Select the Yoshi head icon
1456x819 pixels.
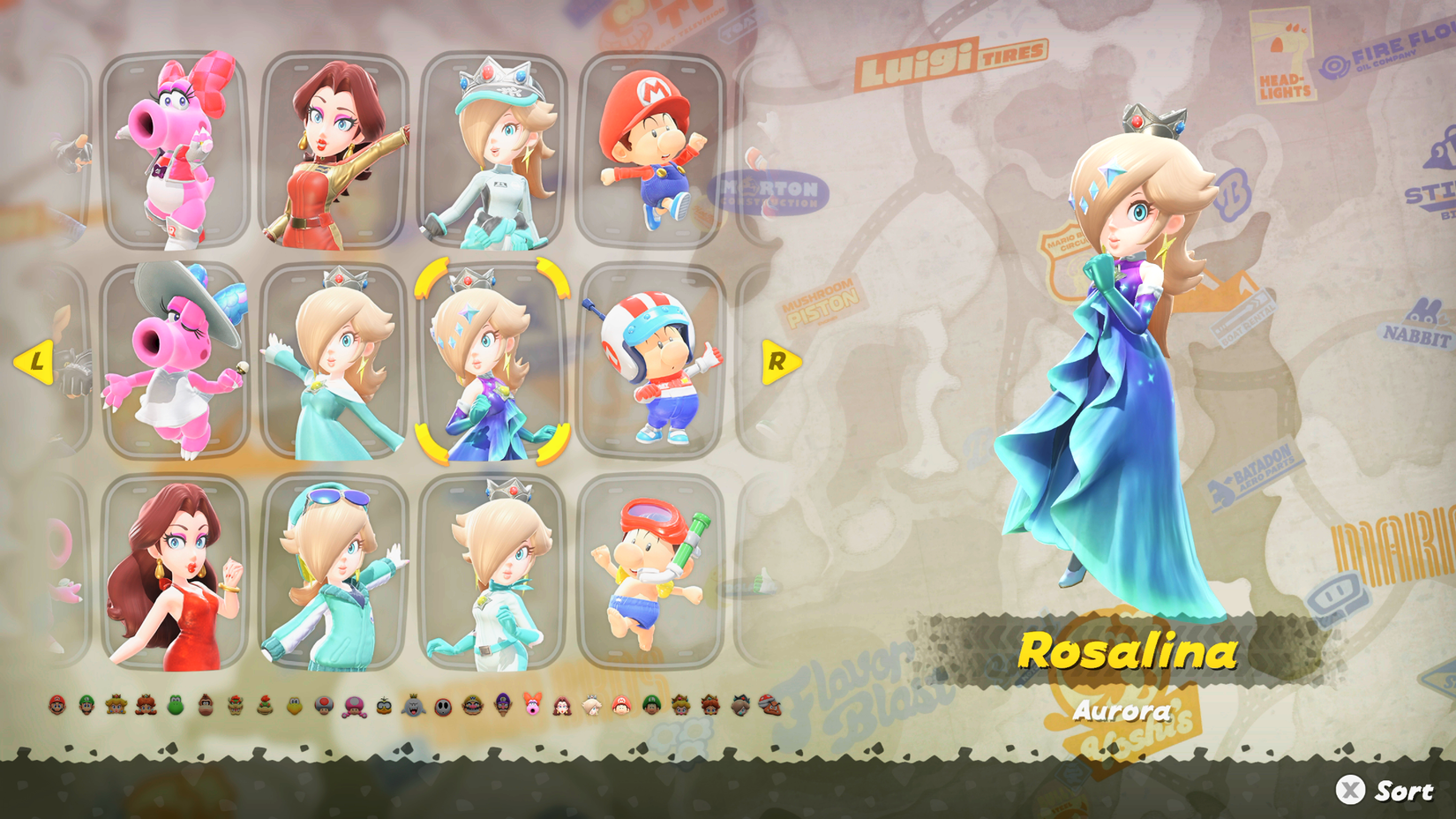coord(176,706)
